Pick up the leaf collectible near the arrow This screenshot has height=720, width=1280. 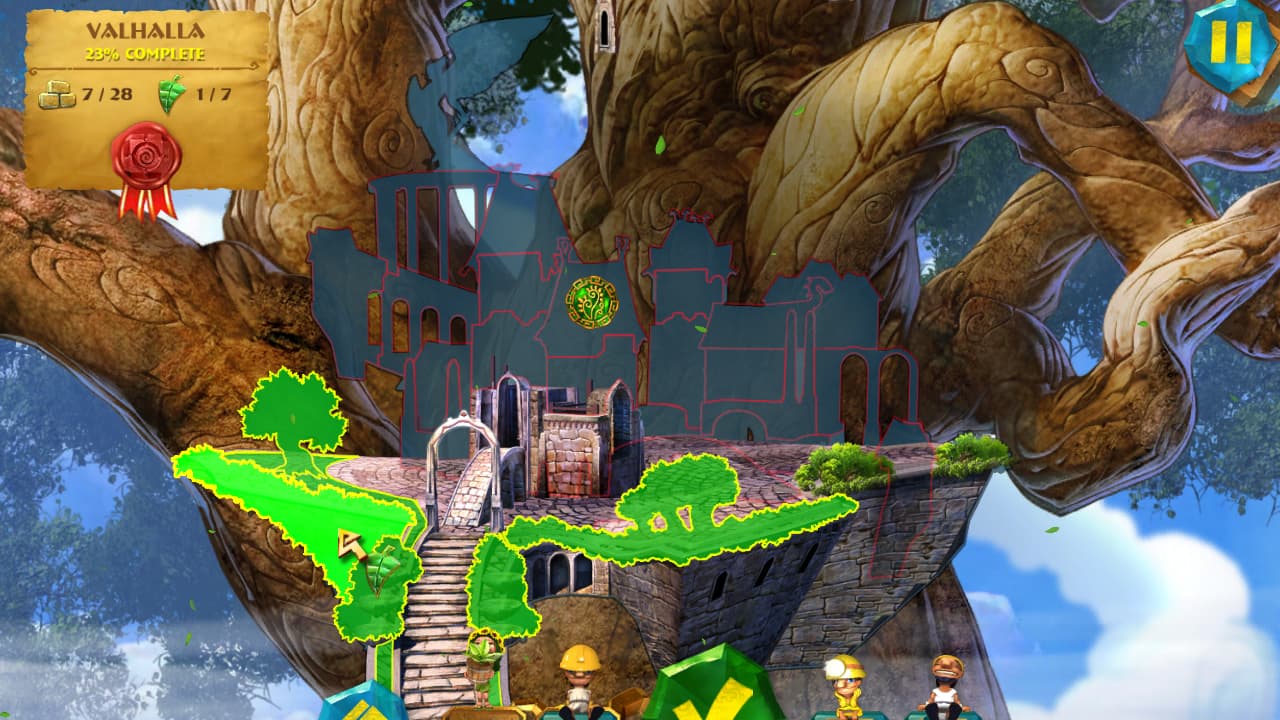point(380,565)
